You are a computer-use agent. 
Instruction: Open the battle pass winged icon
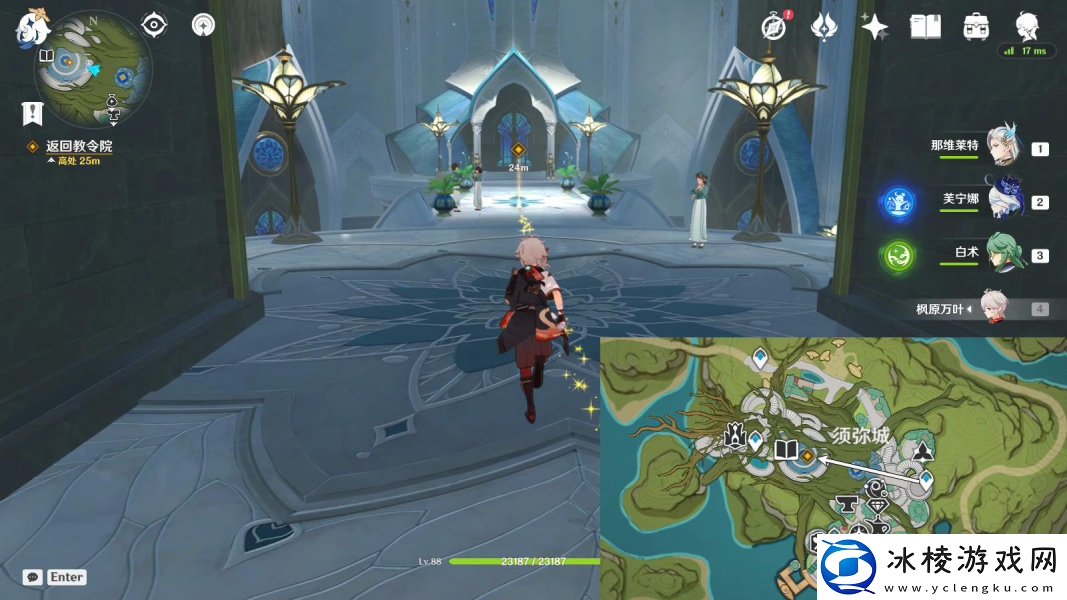824,27
